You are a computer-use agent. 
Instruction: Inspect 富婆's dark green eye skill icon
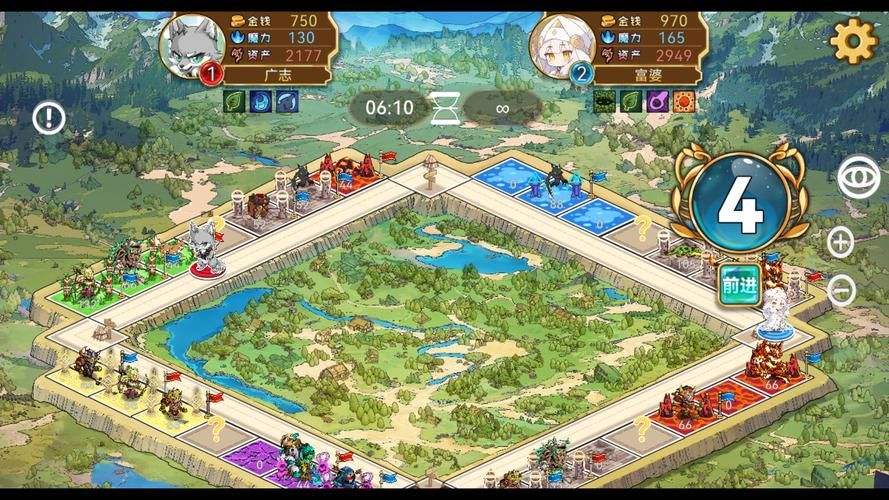click(x=605, y=101)
